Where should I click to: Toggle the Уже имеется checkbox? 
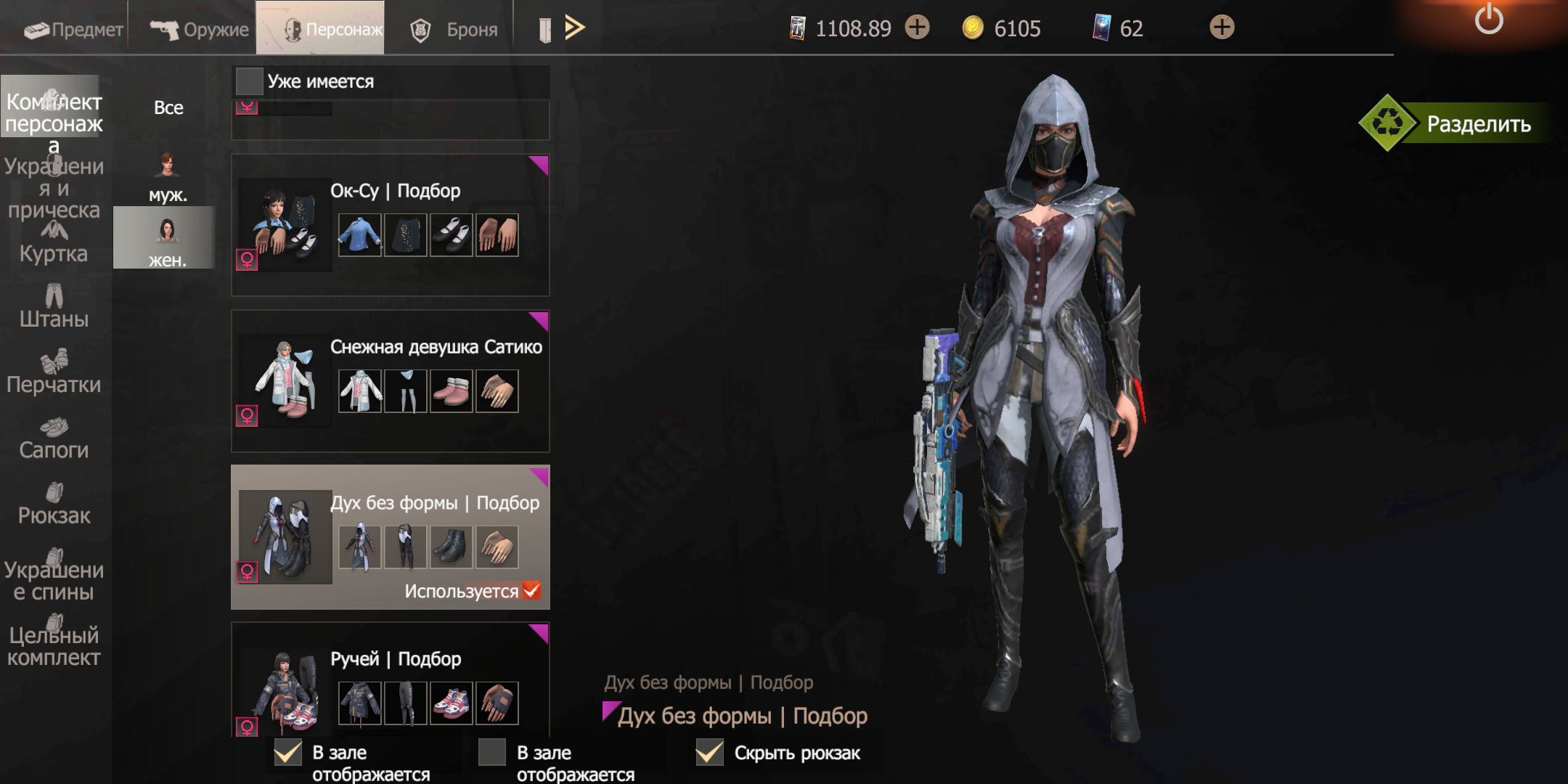coord(249,81)
